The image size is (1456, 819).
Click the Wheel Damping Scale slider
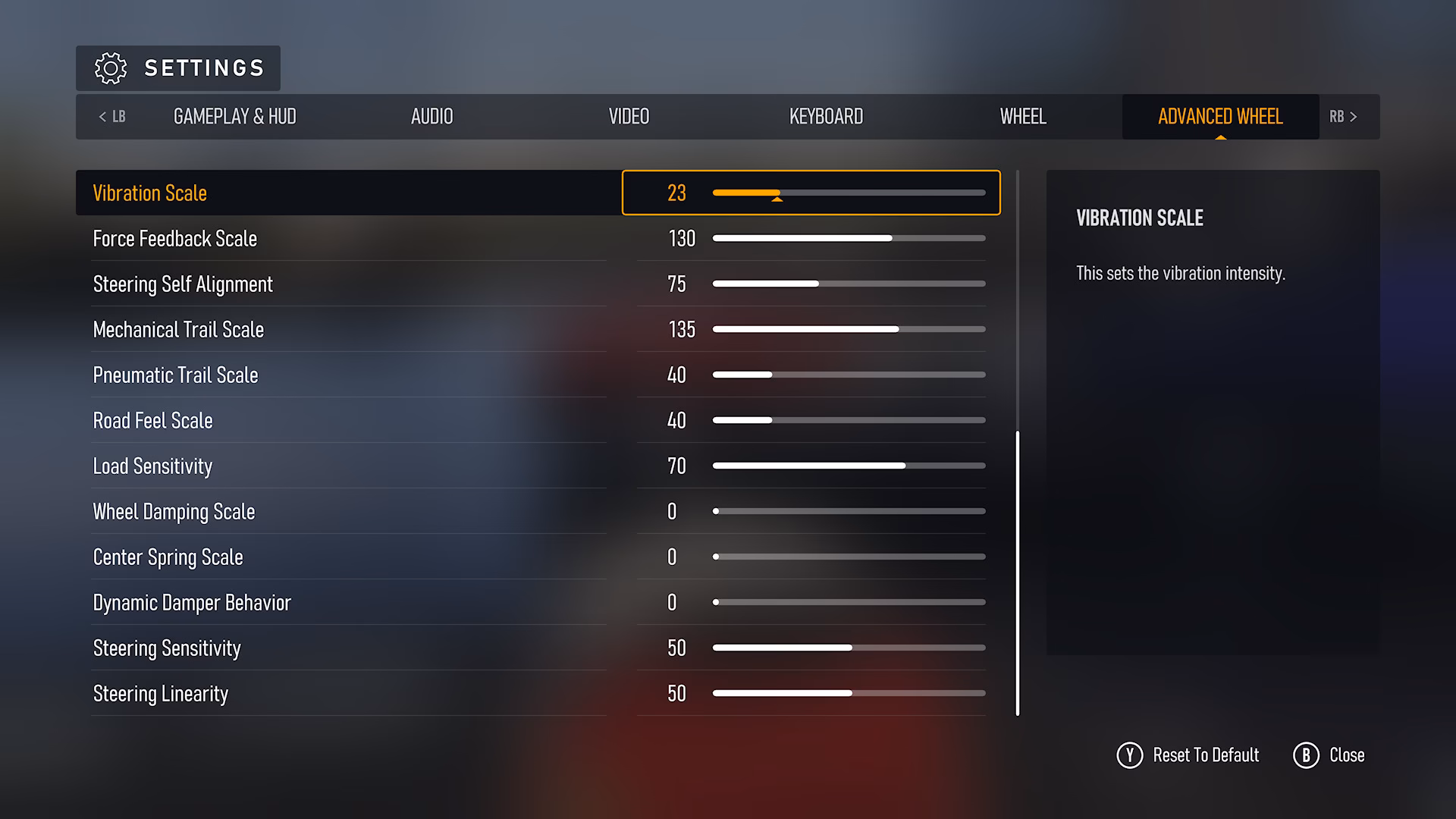[x=848, y=511]
